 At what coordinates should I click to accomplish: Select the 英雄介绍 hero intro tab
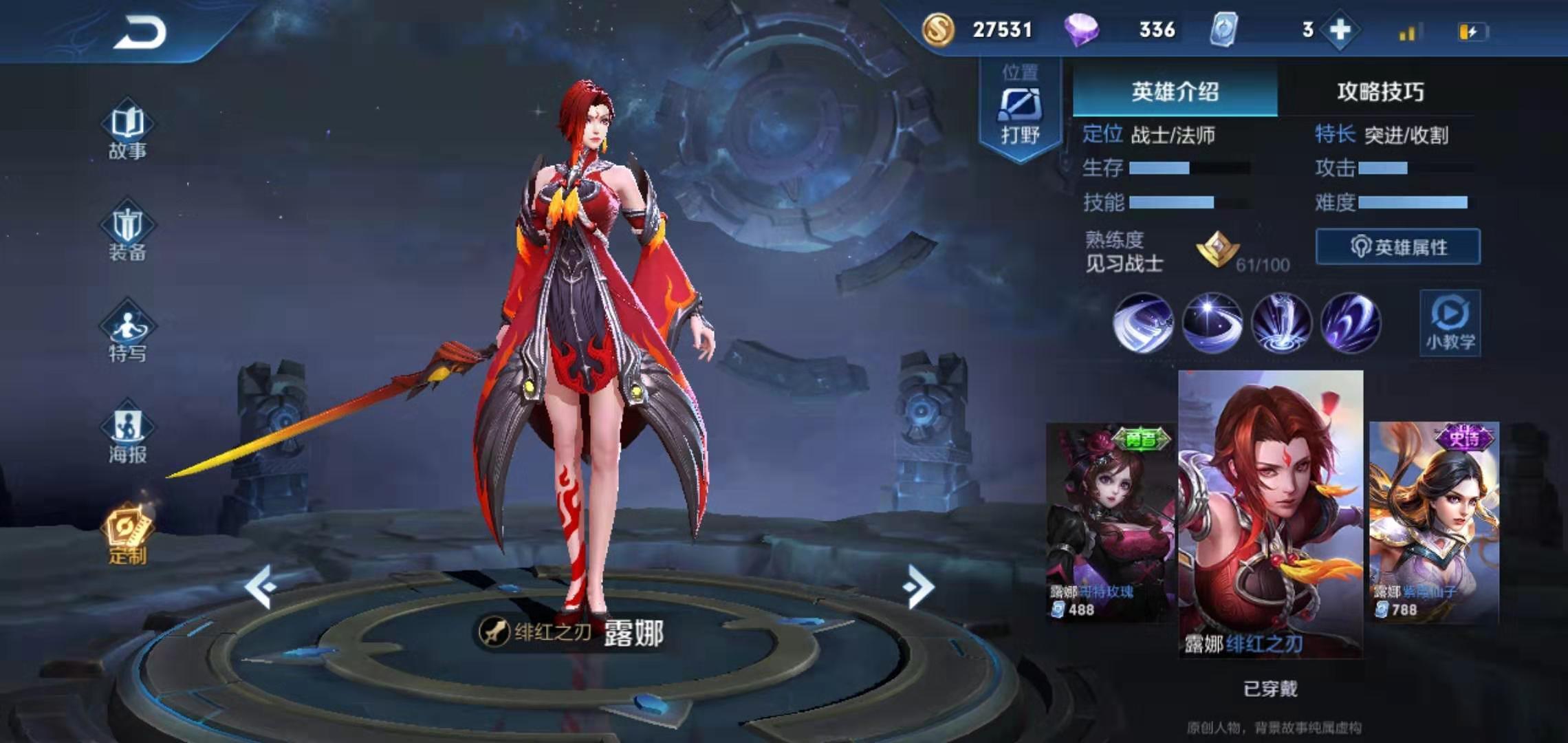click(1175, 91)
